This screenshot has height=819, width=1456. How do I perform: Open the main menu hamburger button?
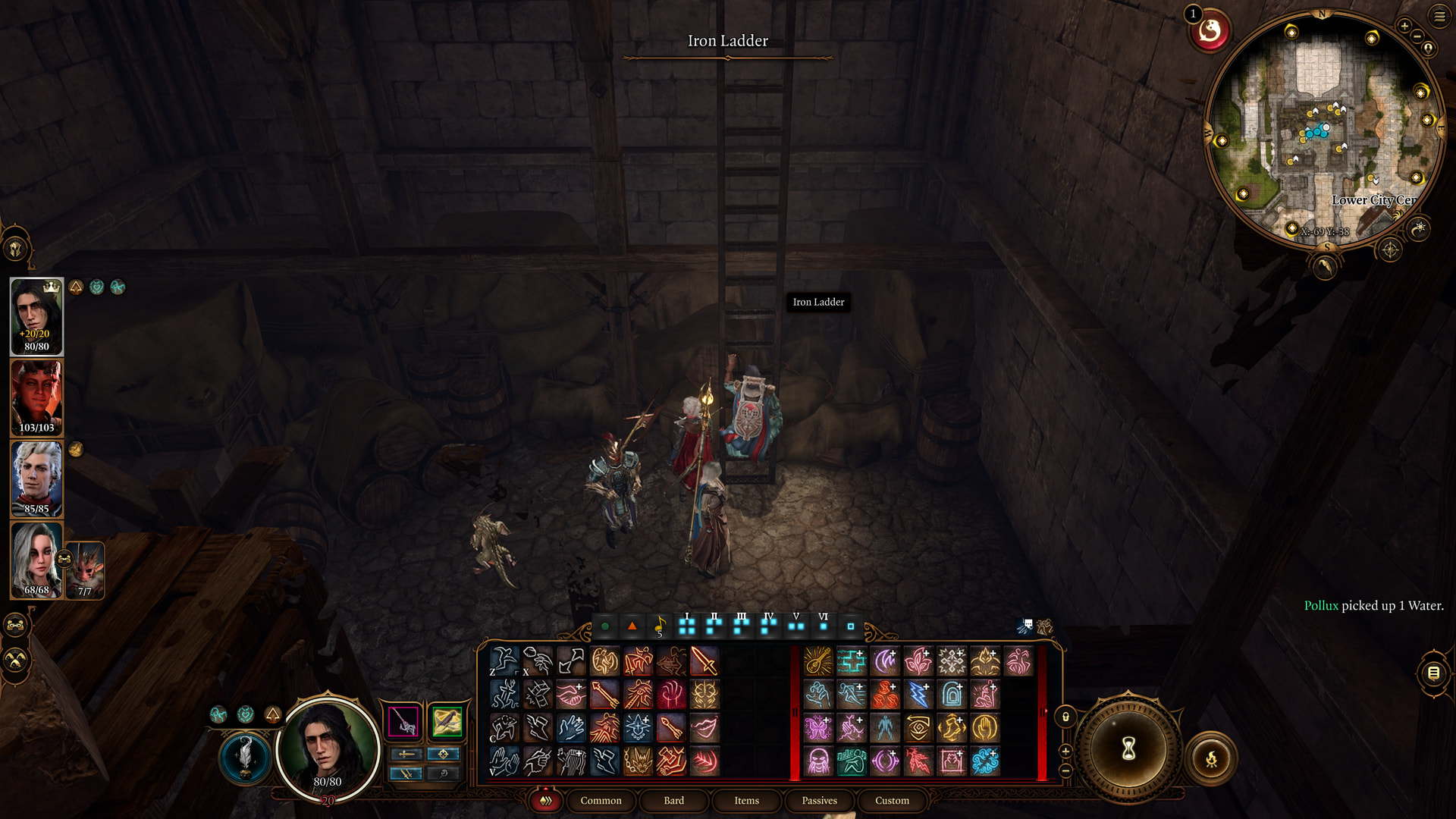click(x=1439, y=17)
